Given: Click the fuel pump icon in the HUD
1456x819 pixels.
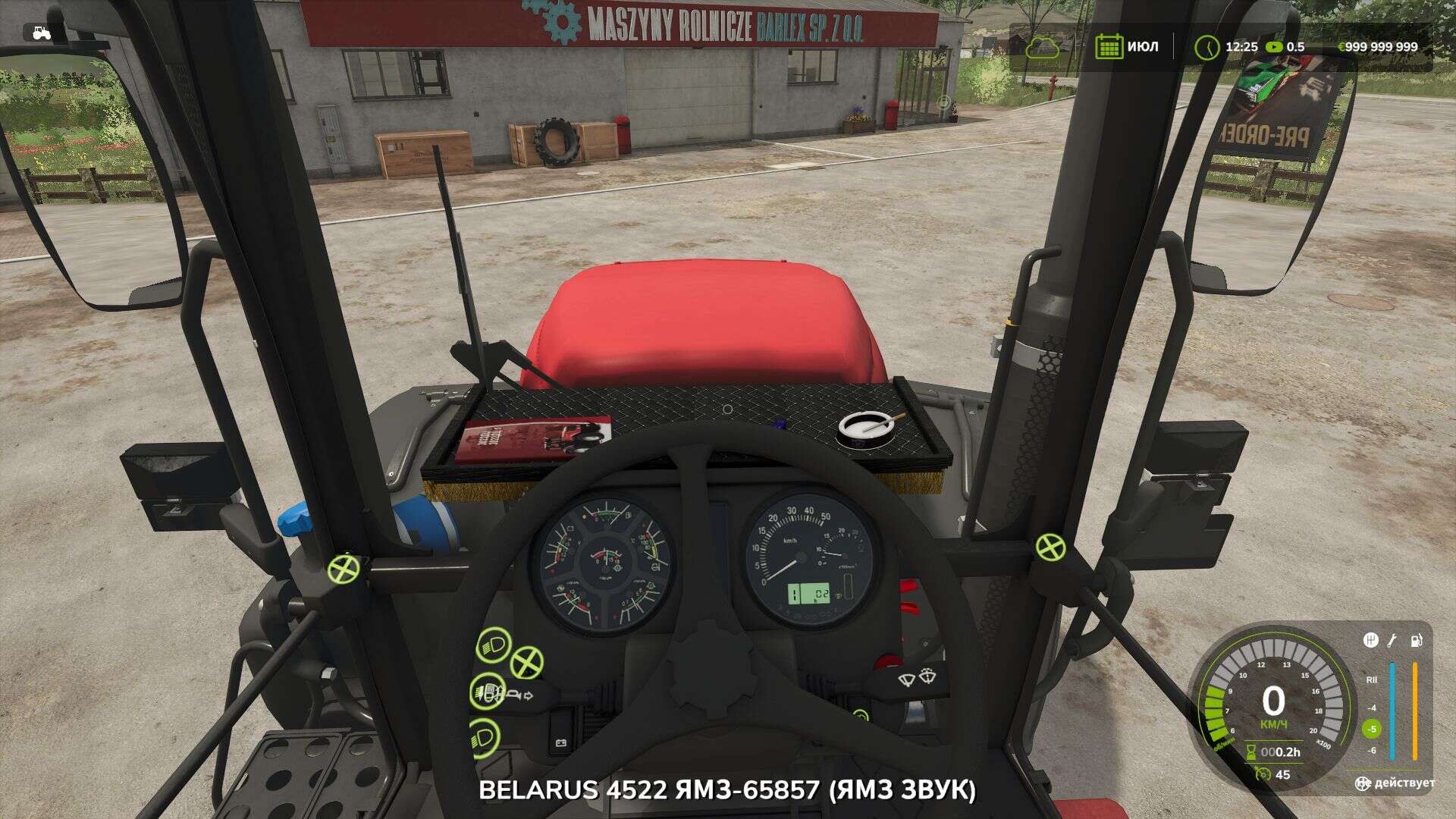Looking at the screenshot, I should pos(1417,640).
